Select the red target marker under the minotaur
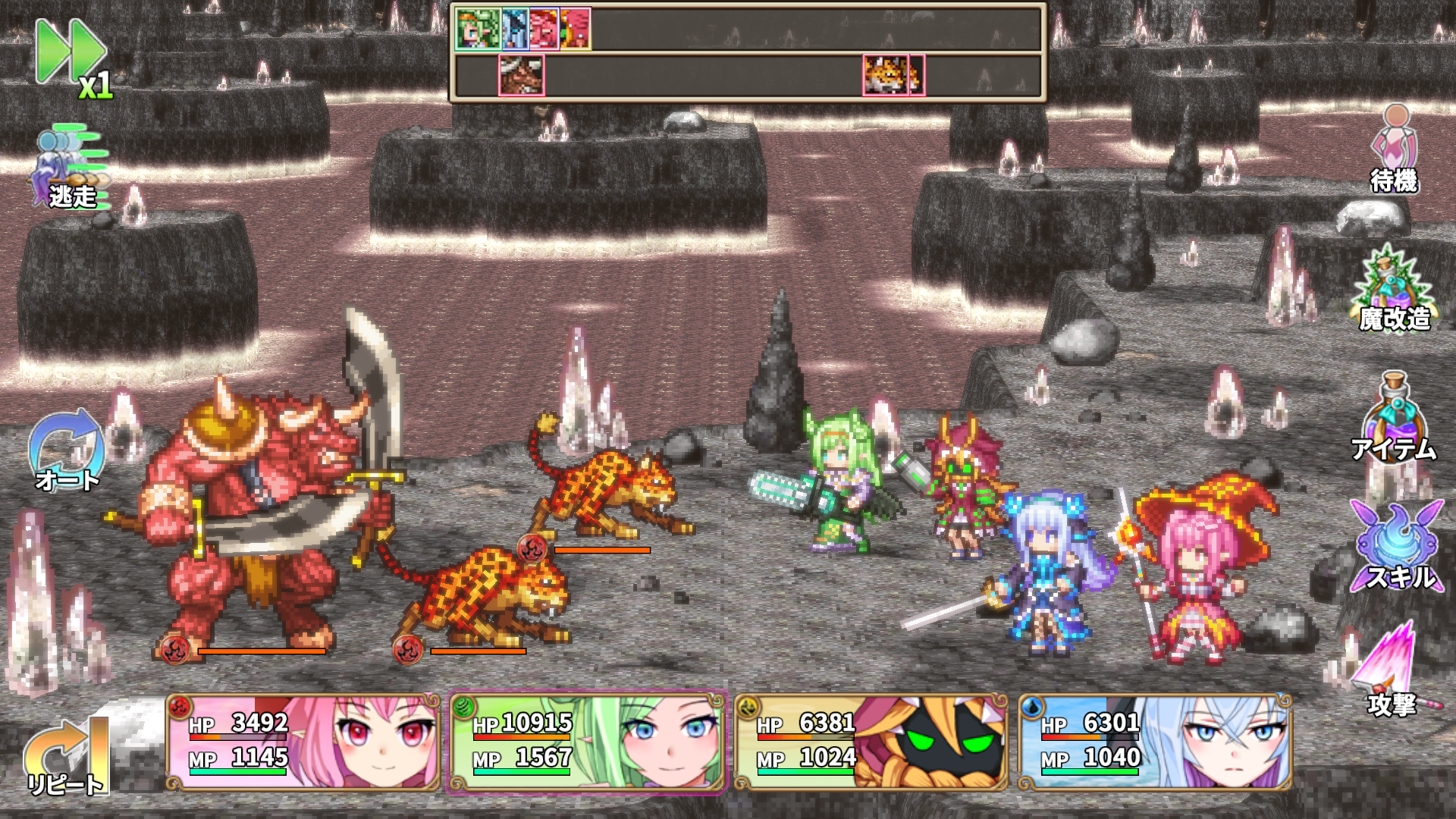The image size is (1456, 819). [176, 648]
